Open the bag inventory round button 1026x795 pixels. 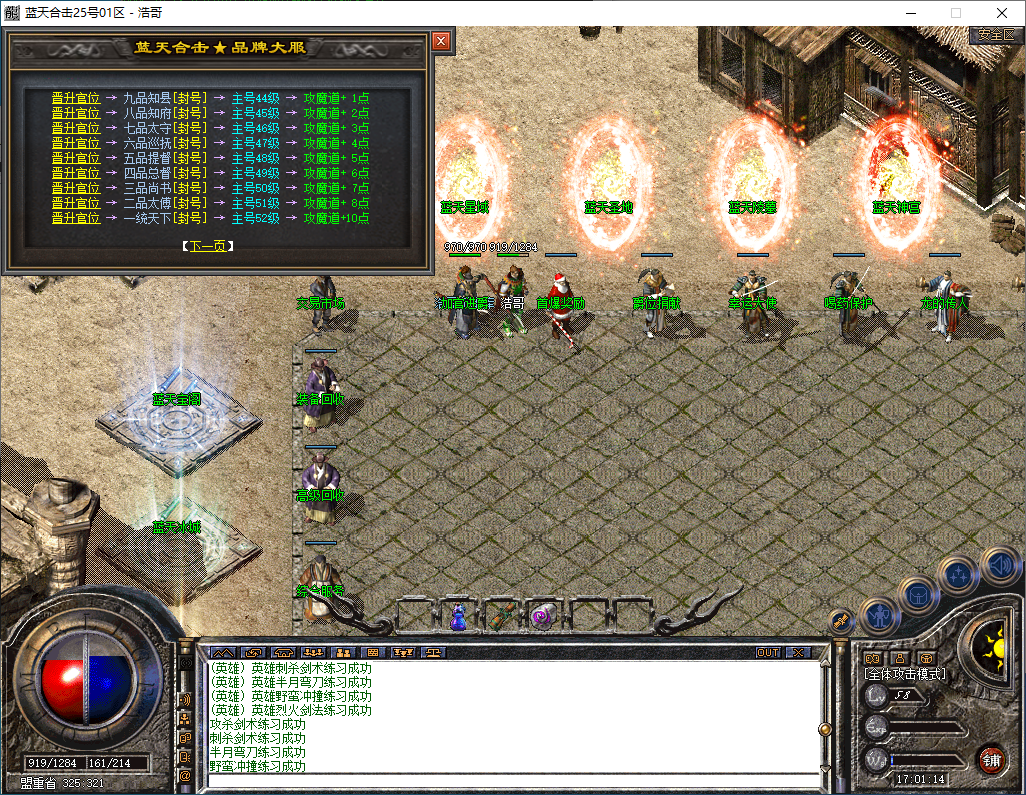[x=919, y=596]
